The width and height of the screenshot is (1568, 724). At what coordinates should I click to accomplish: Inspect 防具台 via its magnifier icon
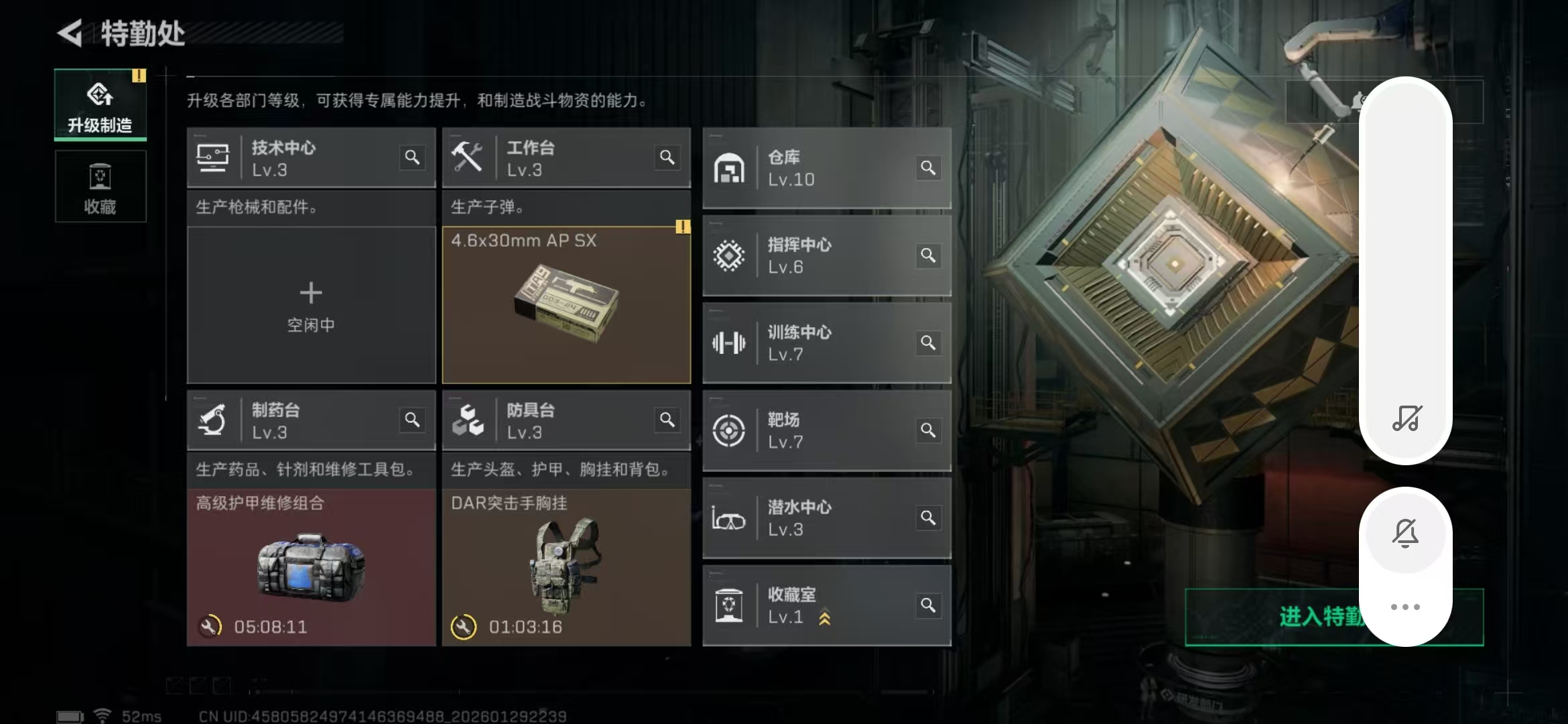coord(667,420)
